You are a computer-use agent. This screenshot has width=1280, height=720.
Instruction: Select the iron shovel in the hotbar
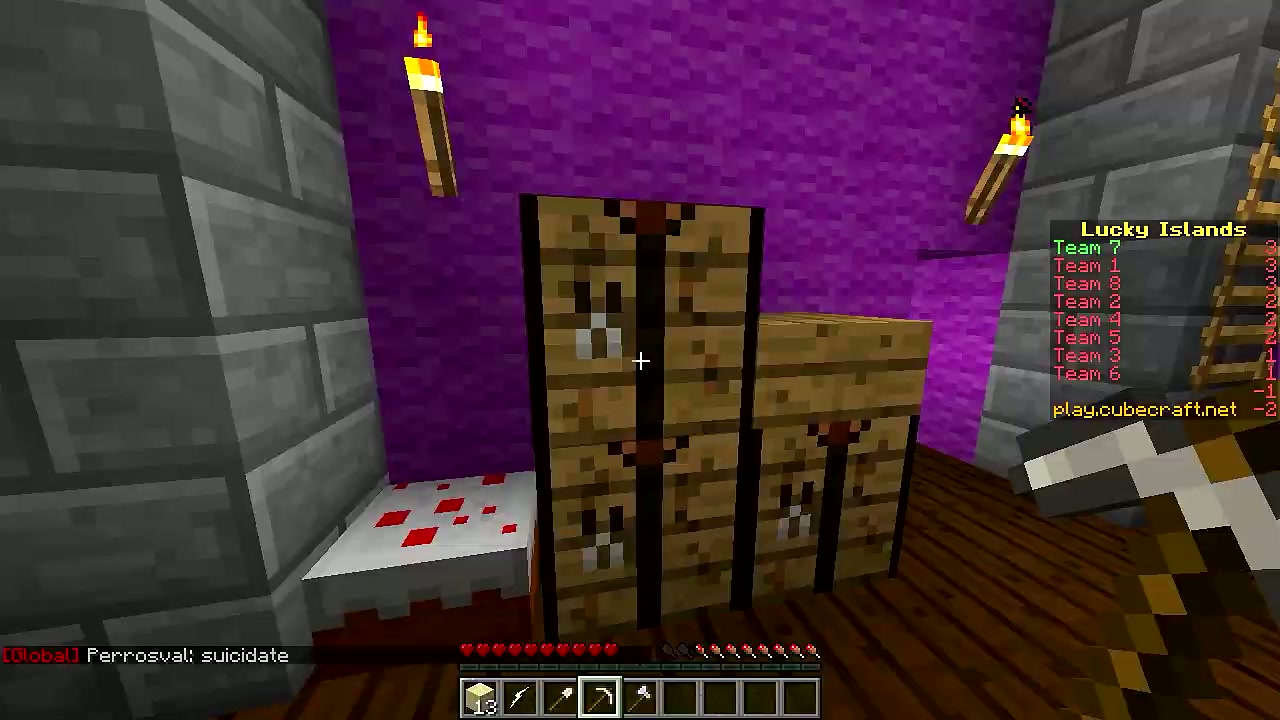pos(559,697)
